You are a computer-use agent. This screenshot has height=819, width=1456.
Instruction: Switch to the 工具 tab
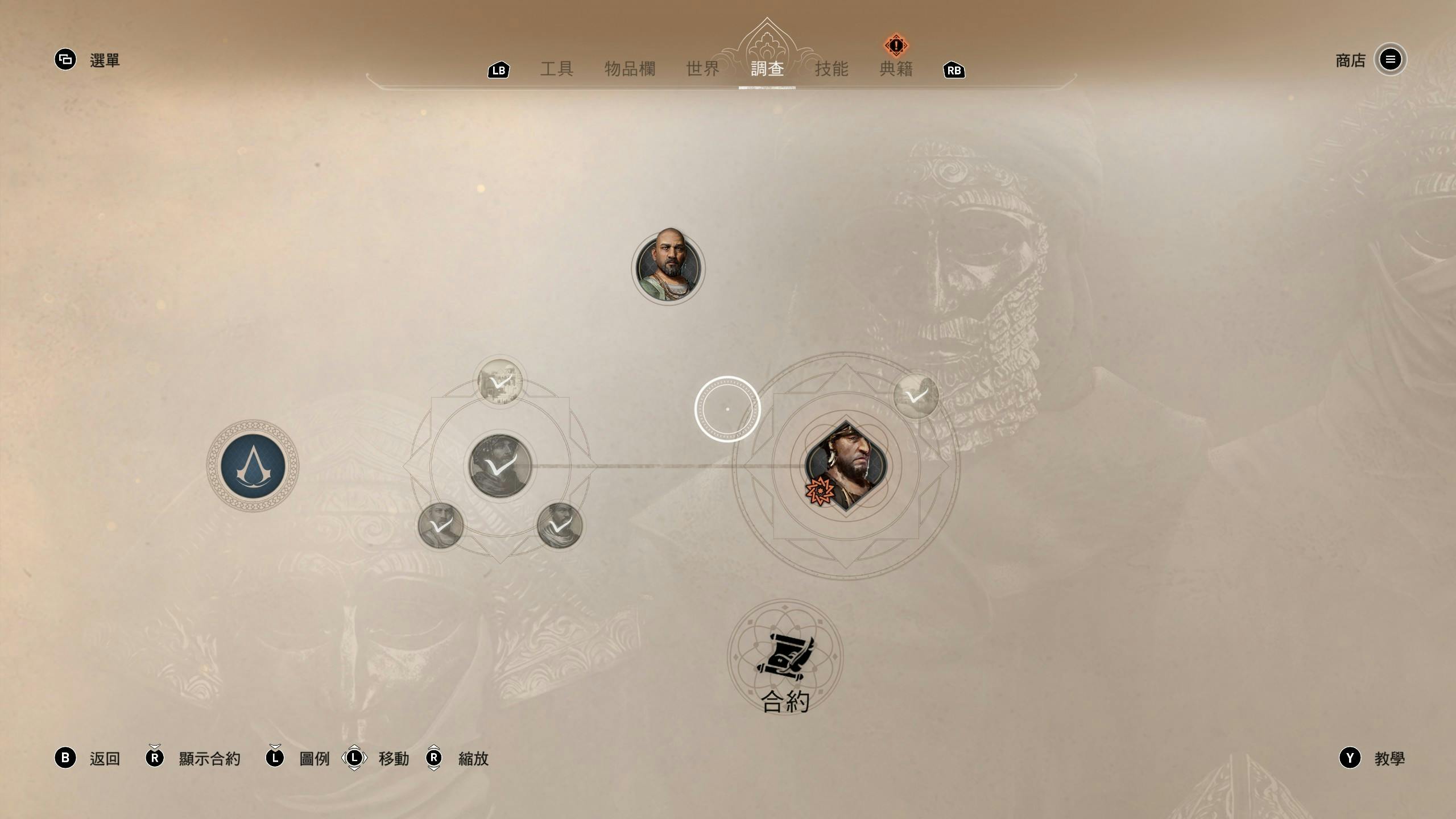[556, 69]
